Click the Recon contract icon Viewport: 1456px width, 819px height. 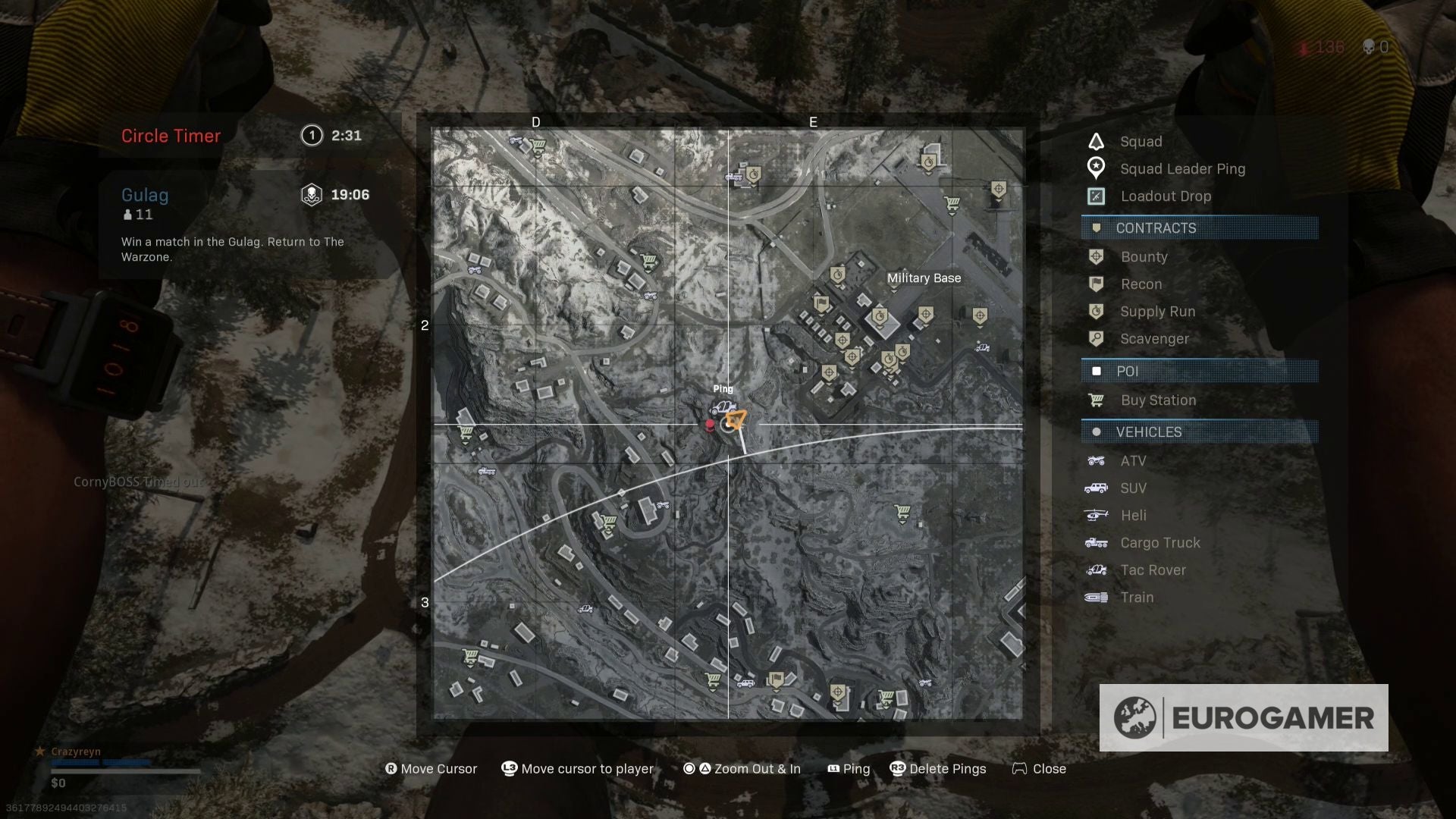click(x=1097, y=284)
